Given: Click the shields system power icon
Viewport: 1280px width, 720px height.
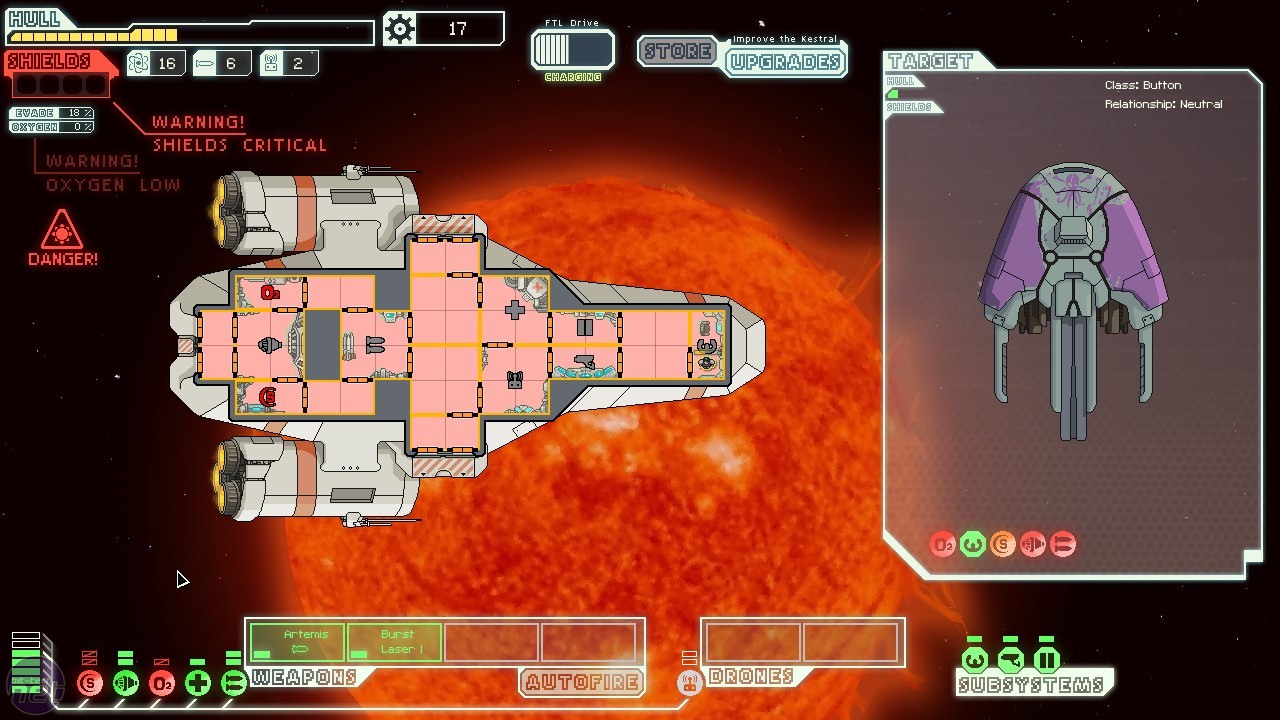Looking at the screenshot, I should pyautogui.click(x=90, y=684).
